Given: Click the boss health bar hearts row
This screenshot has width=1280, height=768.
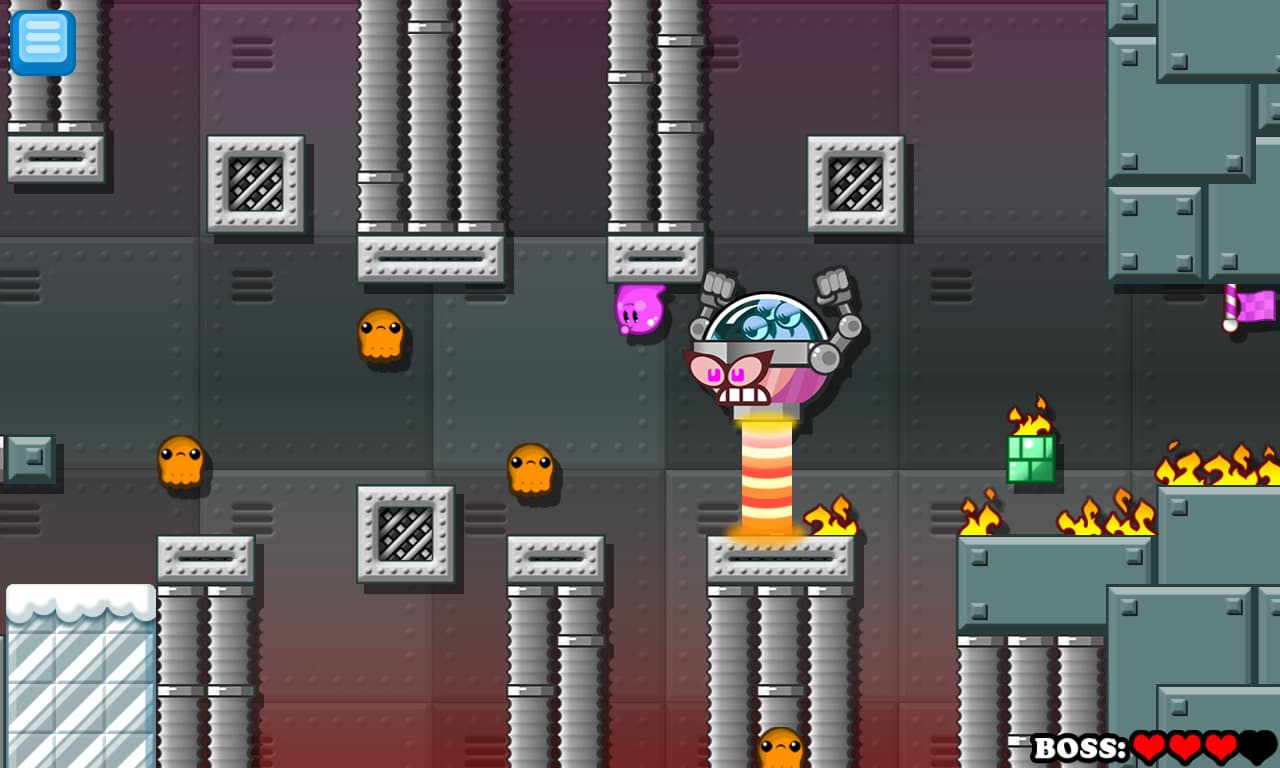Looking at the screenshot, I should (x=1200, y=744).
